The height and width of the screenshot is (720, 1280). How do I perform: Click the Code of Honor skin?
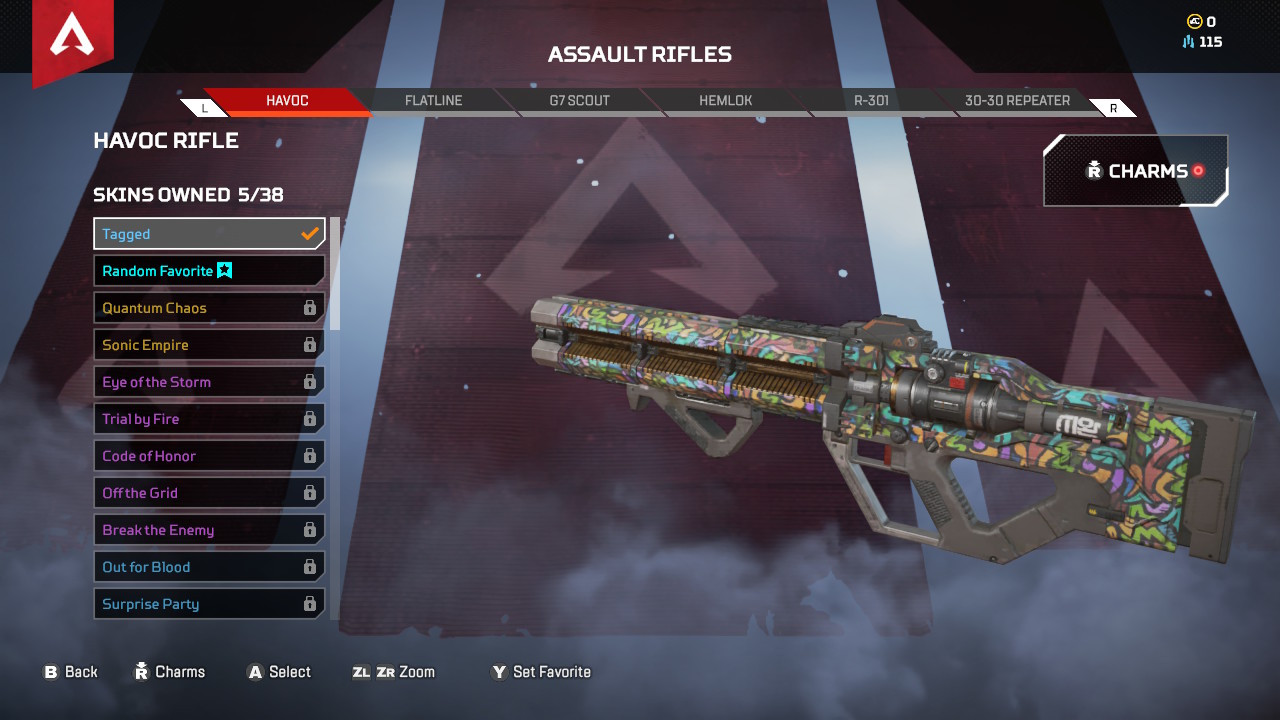click(209, 456)
